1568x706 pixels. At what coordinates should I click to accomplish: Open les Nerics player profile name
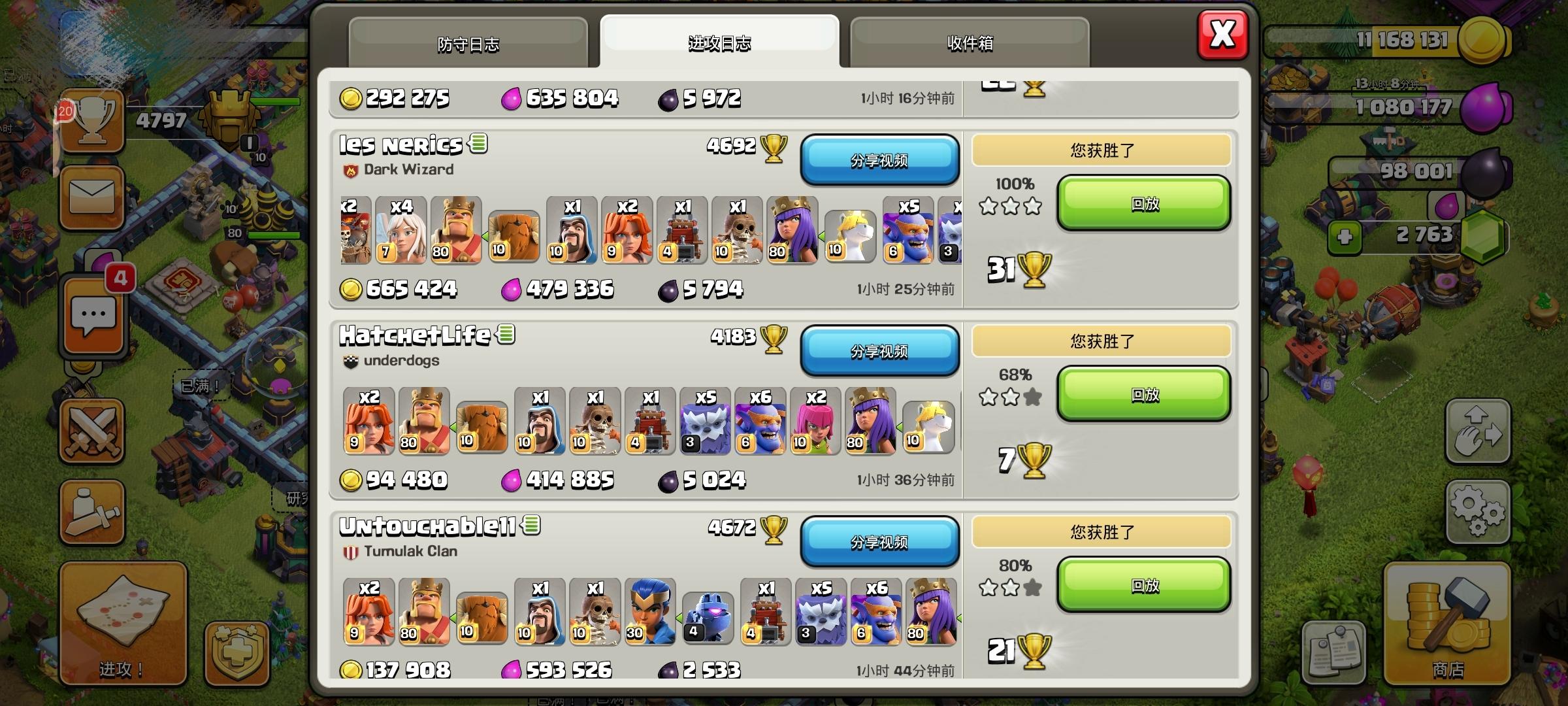point(400,144)
